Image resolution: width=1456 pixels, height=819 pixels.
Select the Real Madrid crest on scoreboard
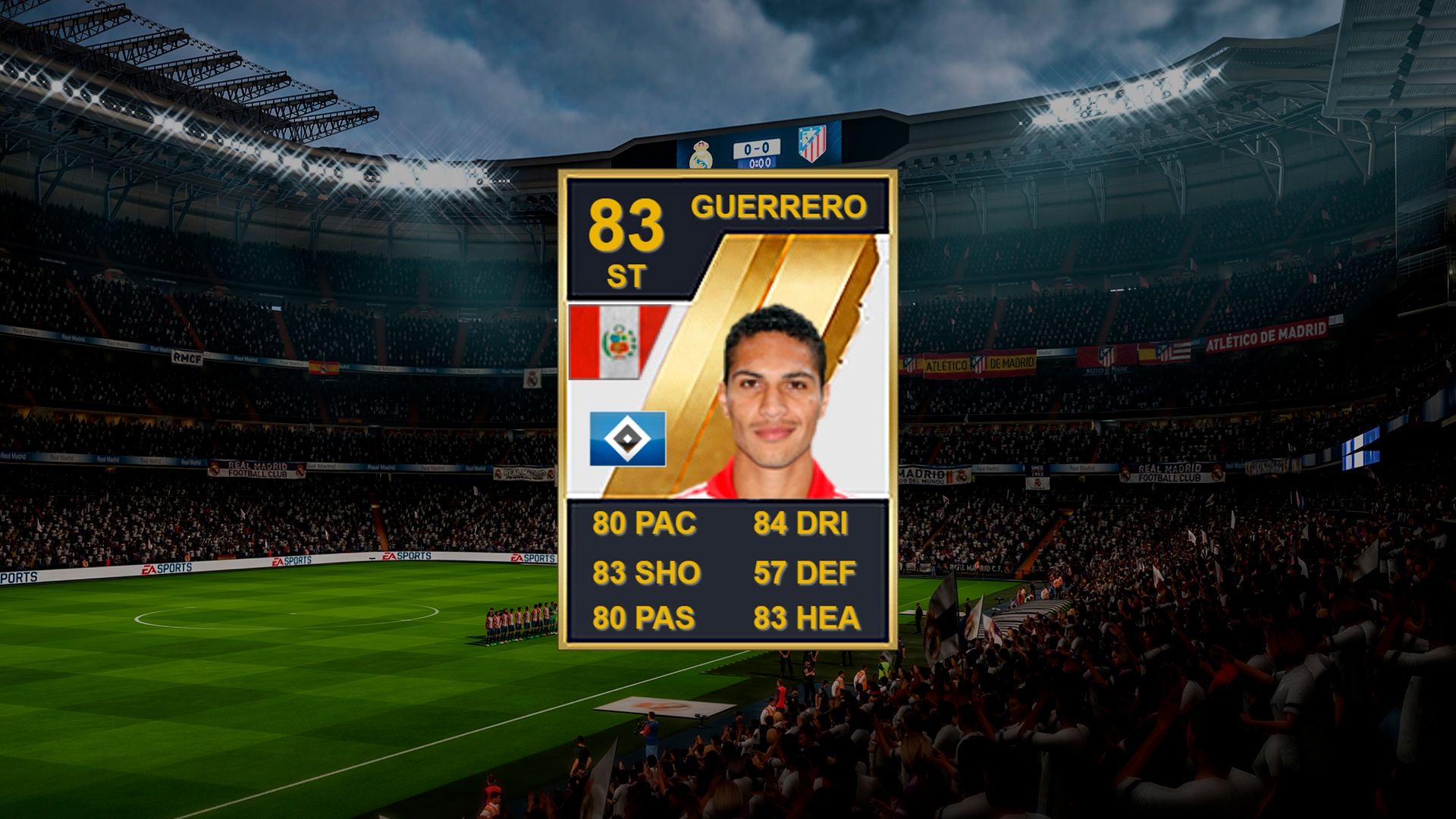point(703,153)
